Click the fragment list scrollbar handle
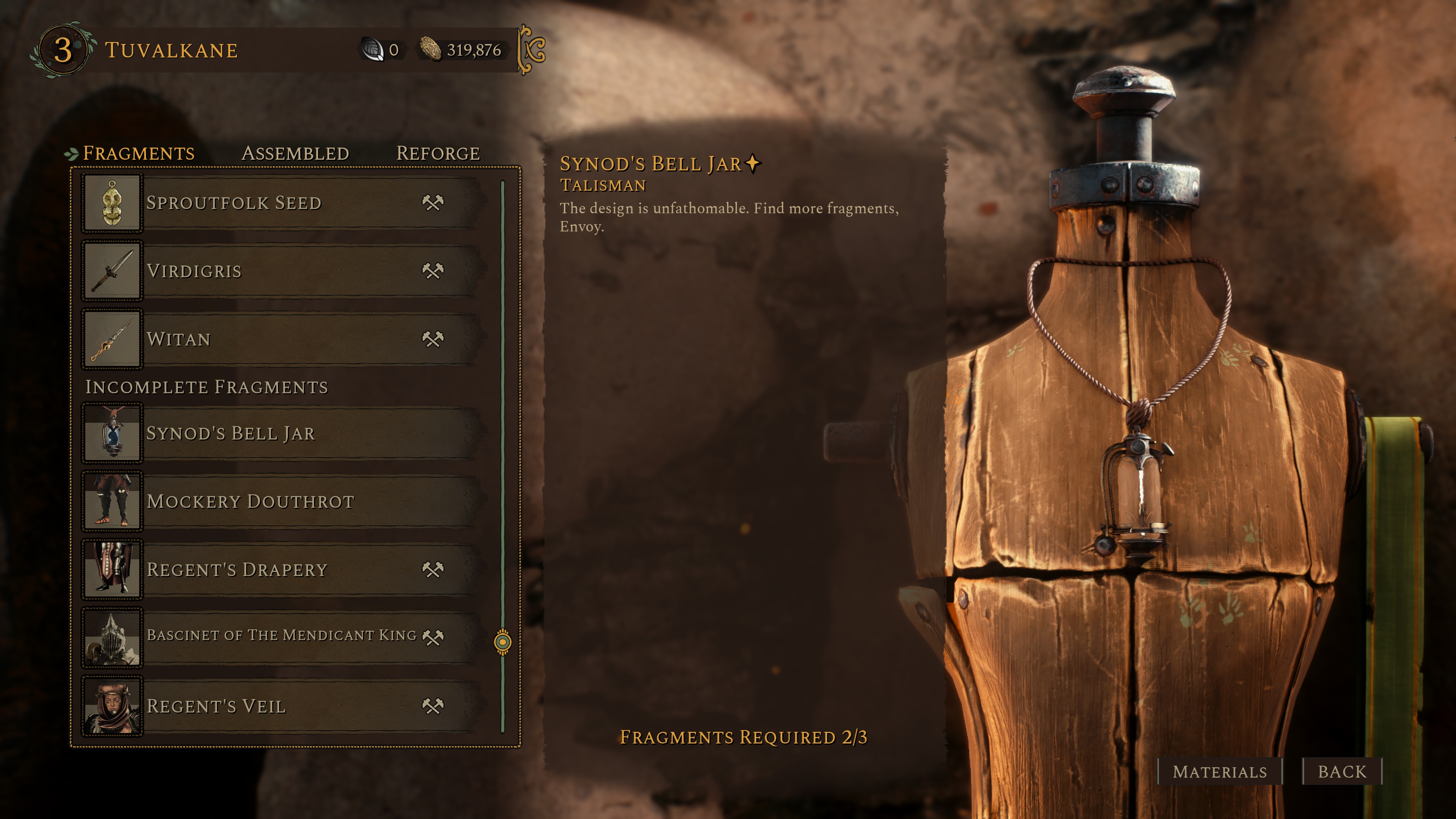1456x819 pixels. pyautogui.click(x=502, y=642)
